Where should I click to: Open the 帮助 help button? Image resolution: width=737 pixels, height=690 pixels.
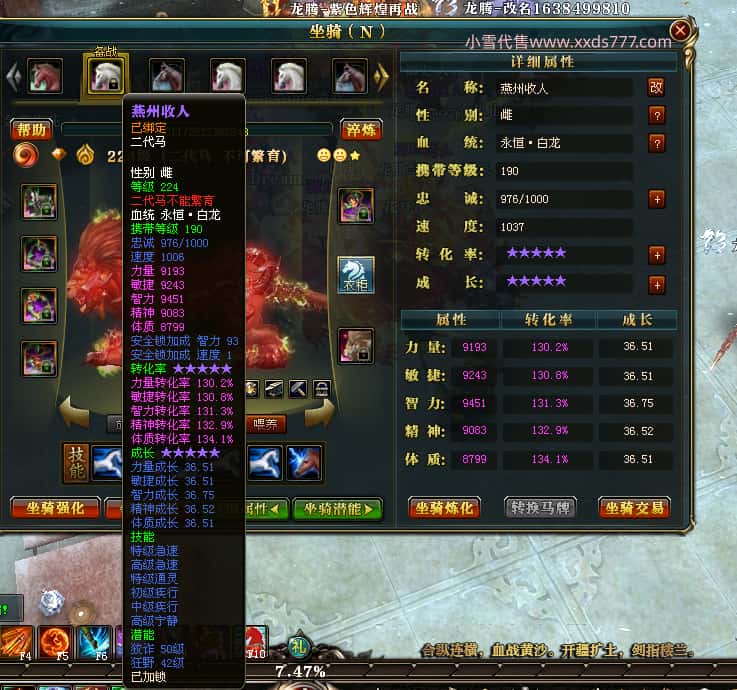pos(32,129)
